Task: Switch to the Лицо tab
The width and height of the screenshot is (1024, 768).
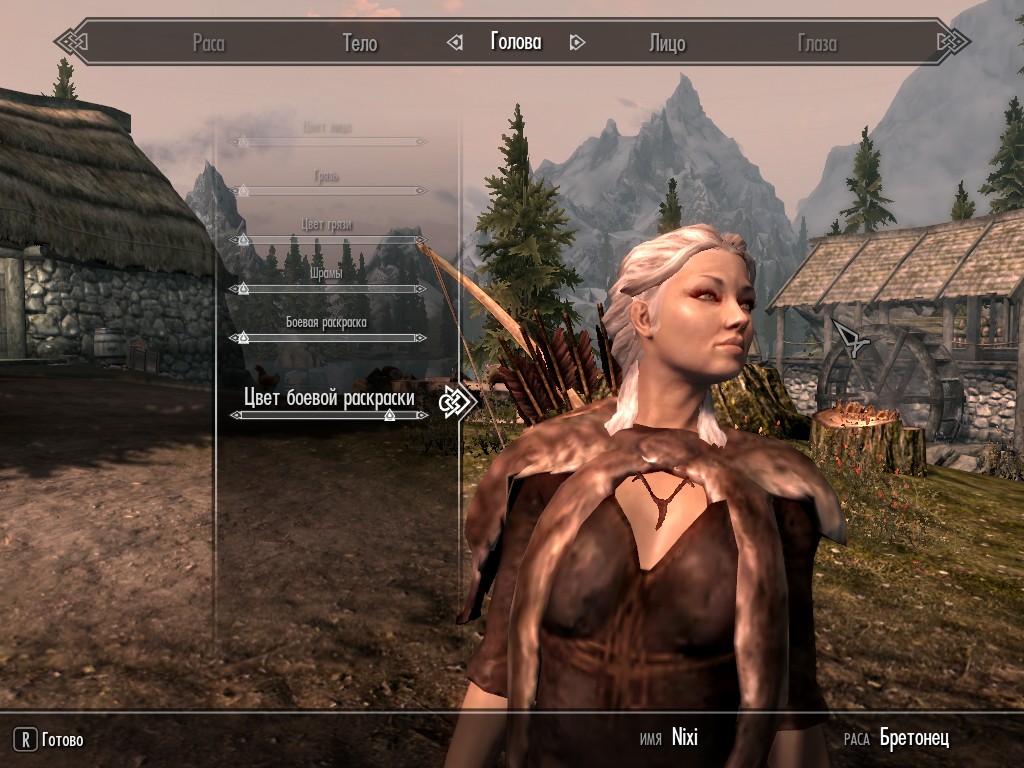Action: coord(667,43)
